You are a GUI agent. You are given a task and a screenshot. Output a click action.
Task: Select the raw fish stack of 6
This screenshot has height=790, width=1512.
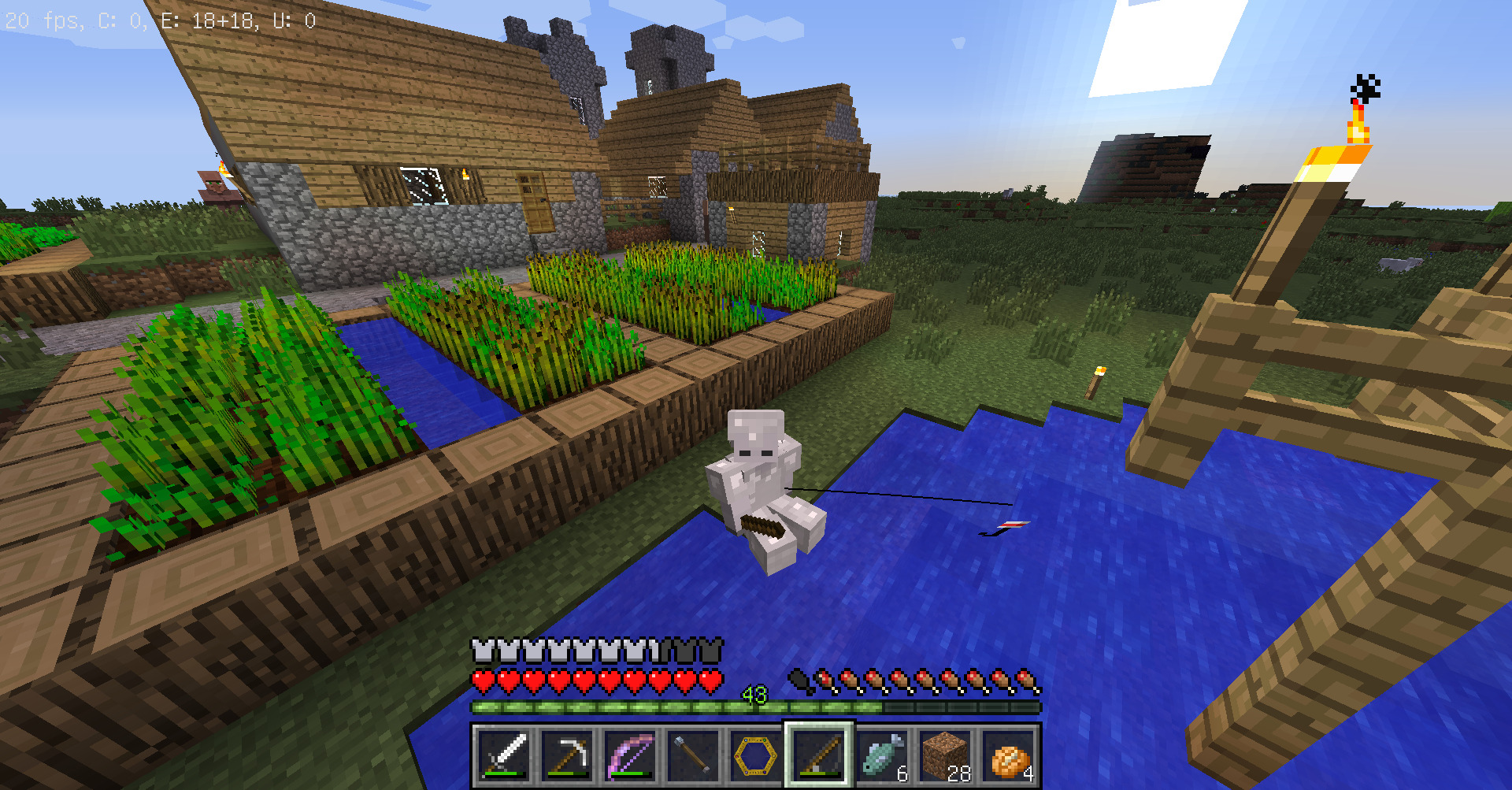(882, 755)
